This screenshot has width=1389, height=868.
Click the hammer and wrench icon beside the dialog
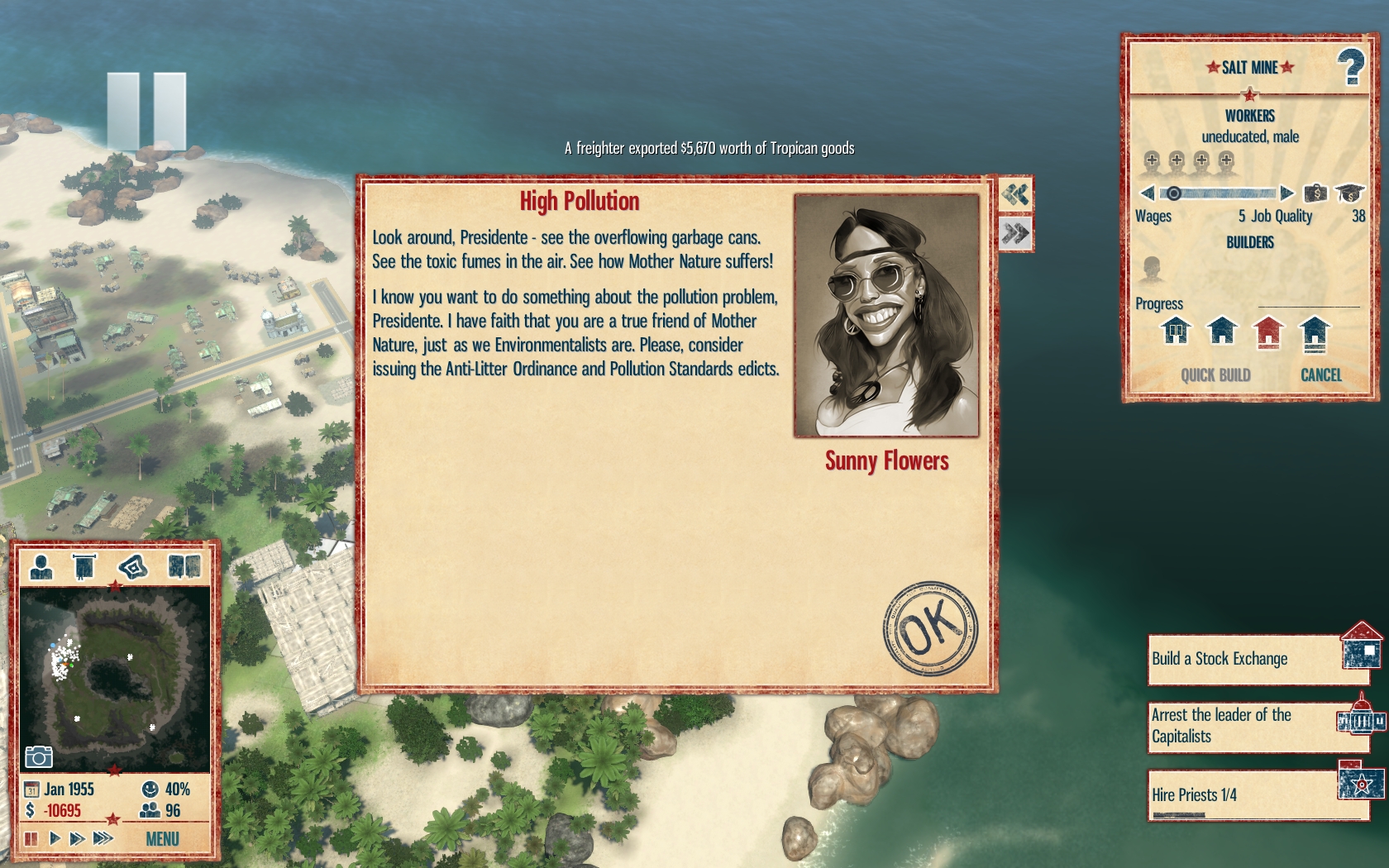click(x=1015, y=195)
